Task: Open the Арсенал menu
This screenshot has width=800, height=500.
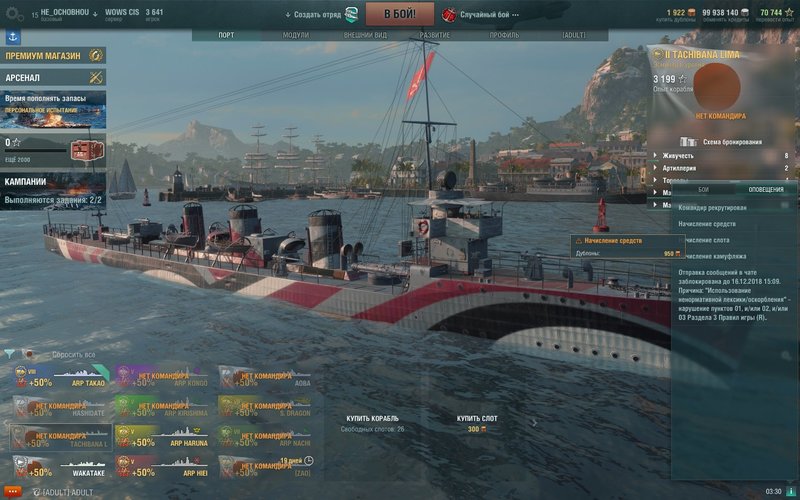Action: tap(54, 77)
